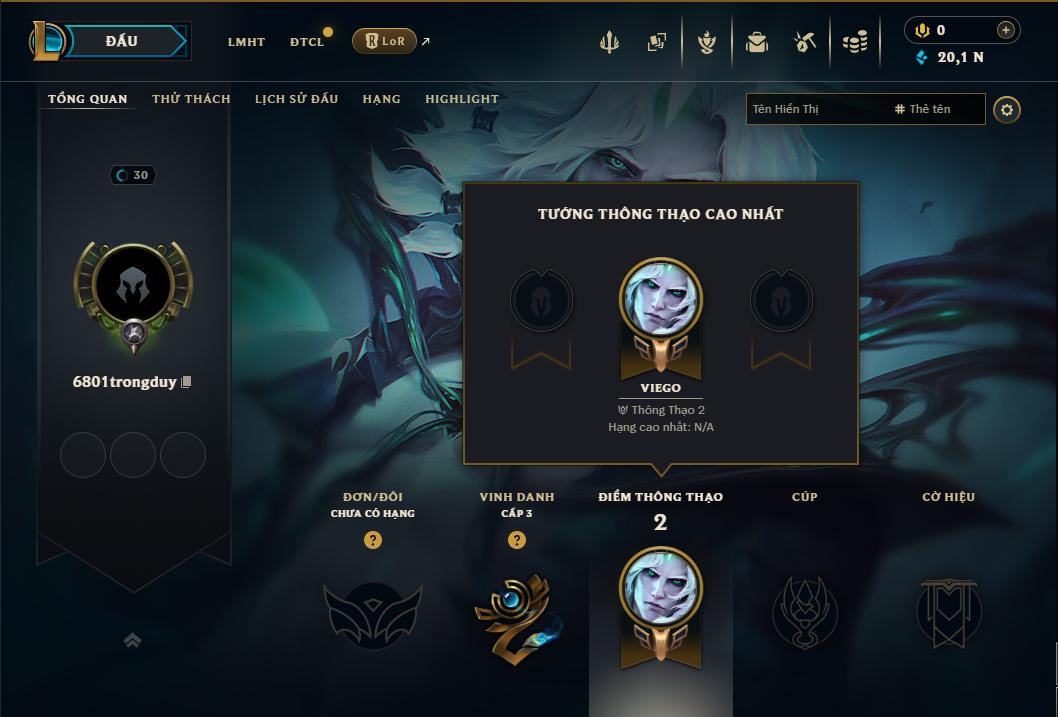
Task: Copy the 6801trongduy name
Action: pyautogui.click(x=186, y=382)
